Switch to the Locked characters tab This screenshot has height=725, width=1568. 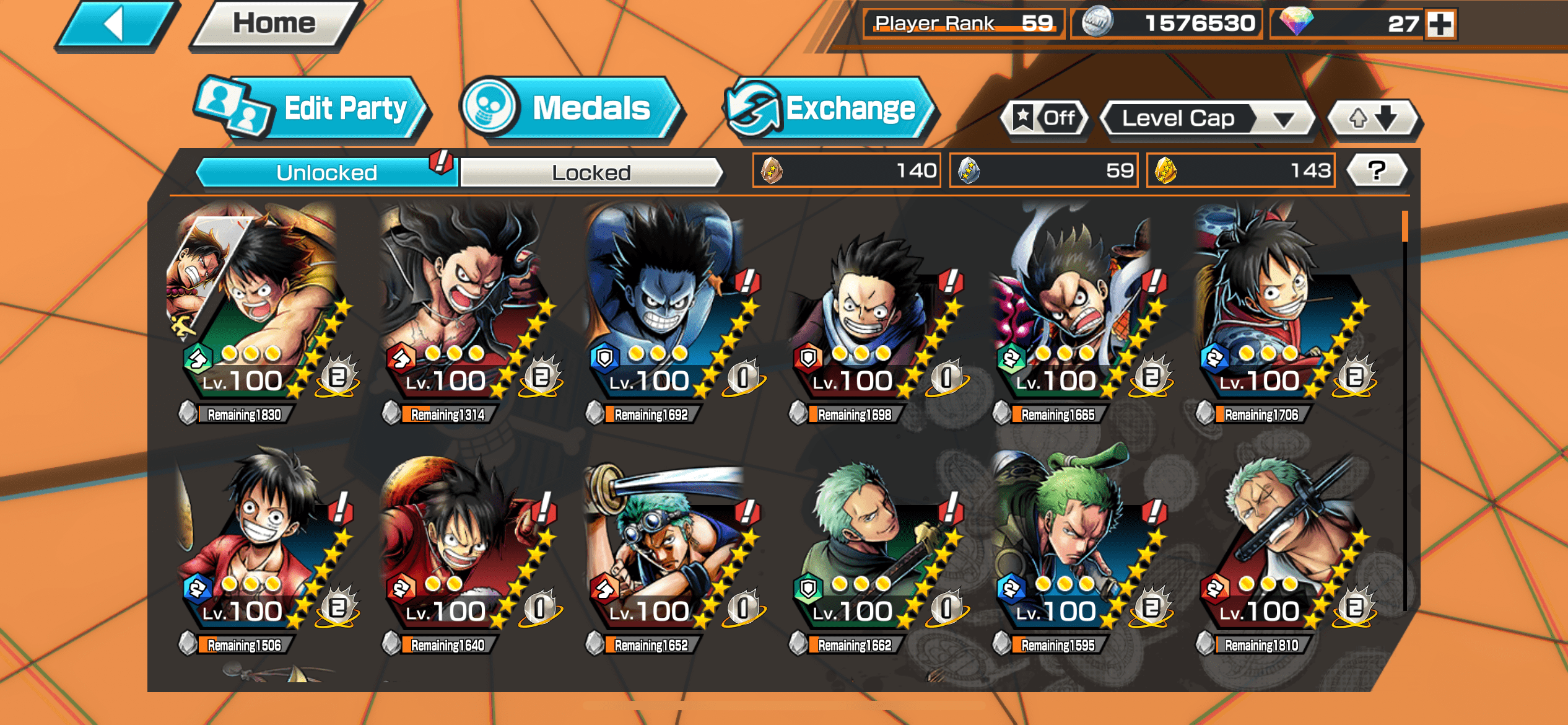click(591, 172)
